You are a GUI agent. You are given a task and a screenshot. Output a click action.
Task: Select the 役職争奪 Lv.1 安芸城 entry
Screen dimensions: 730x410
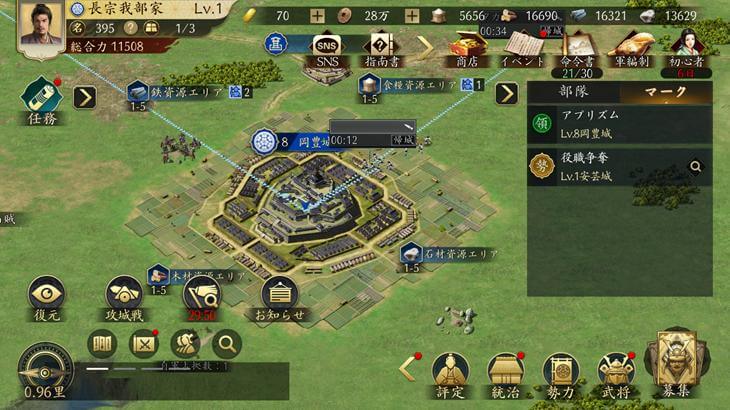[620, 167]
